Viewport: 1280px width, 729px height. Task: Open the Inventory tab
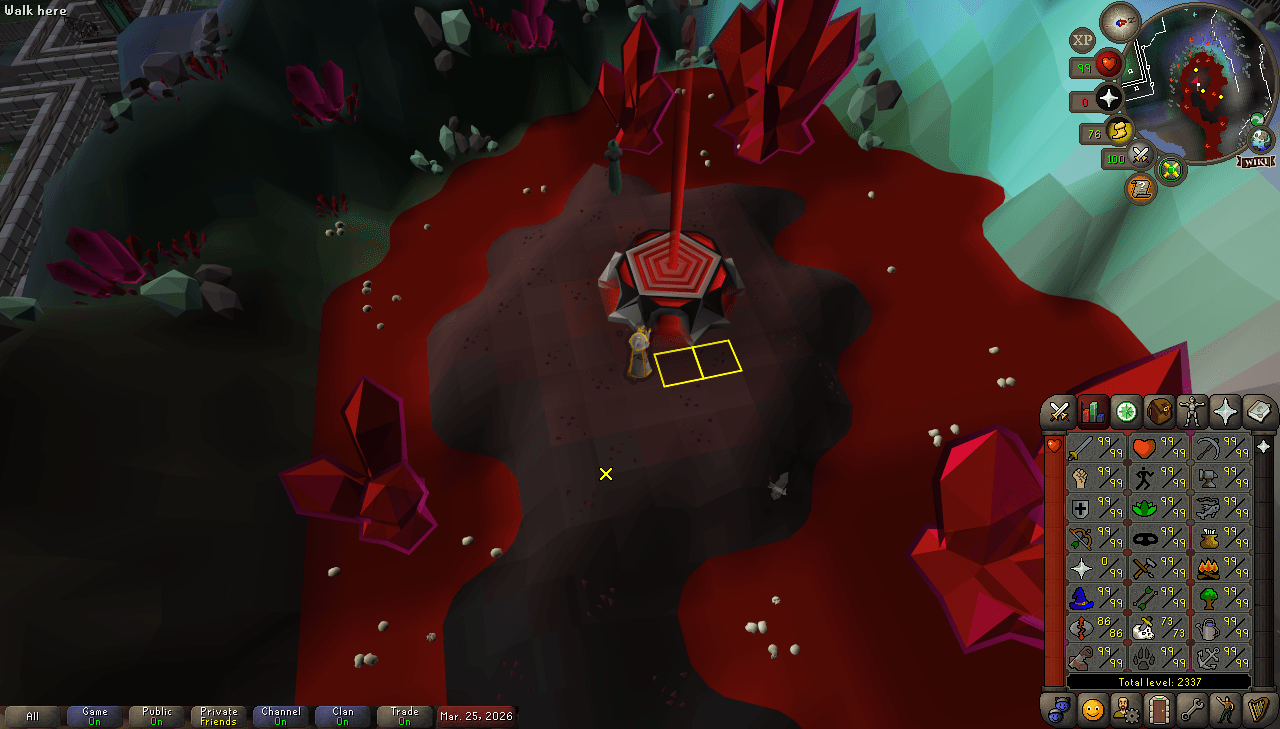[1158, 412]
